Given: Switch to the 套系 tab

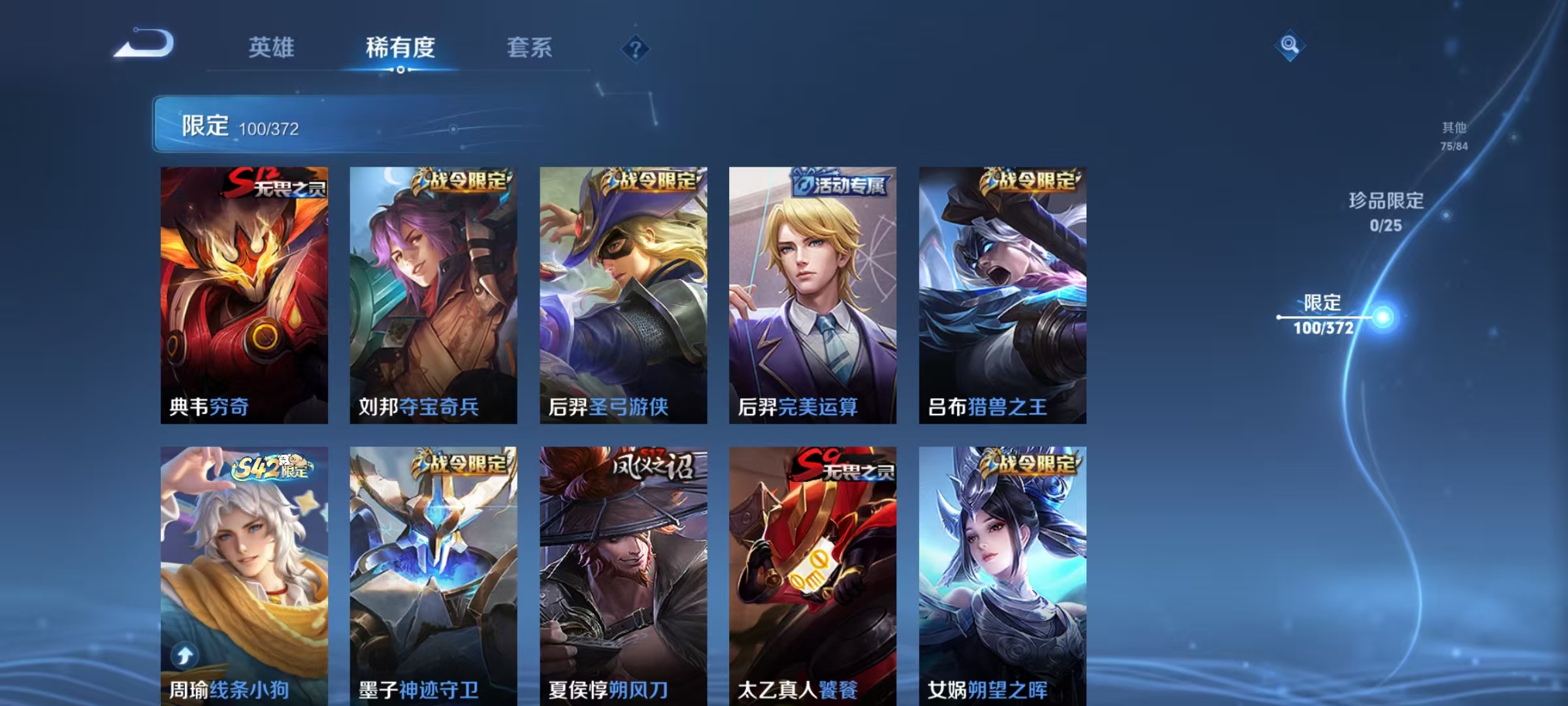Looking at the screenshot, I should [x=531, y=47].
